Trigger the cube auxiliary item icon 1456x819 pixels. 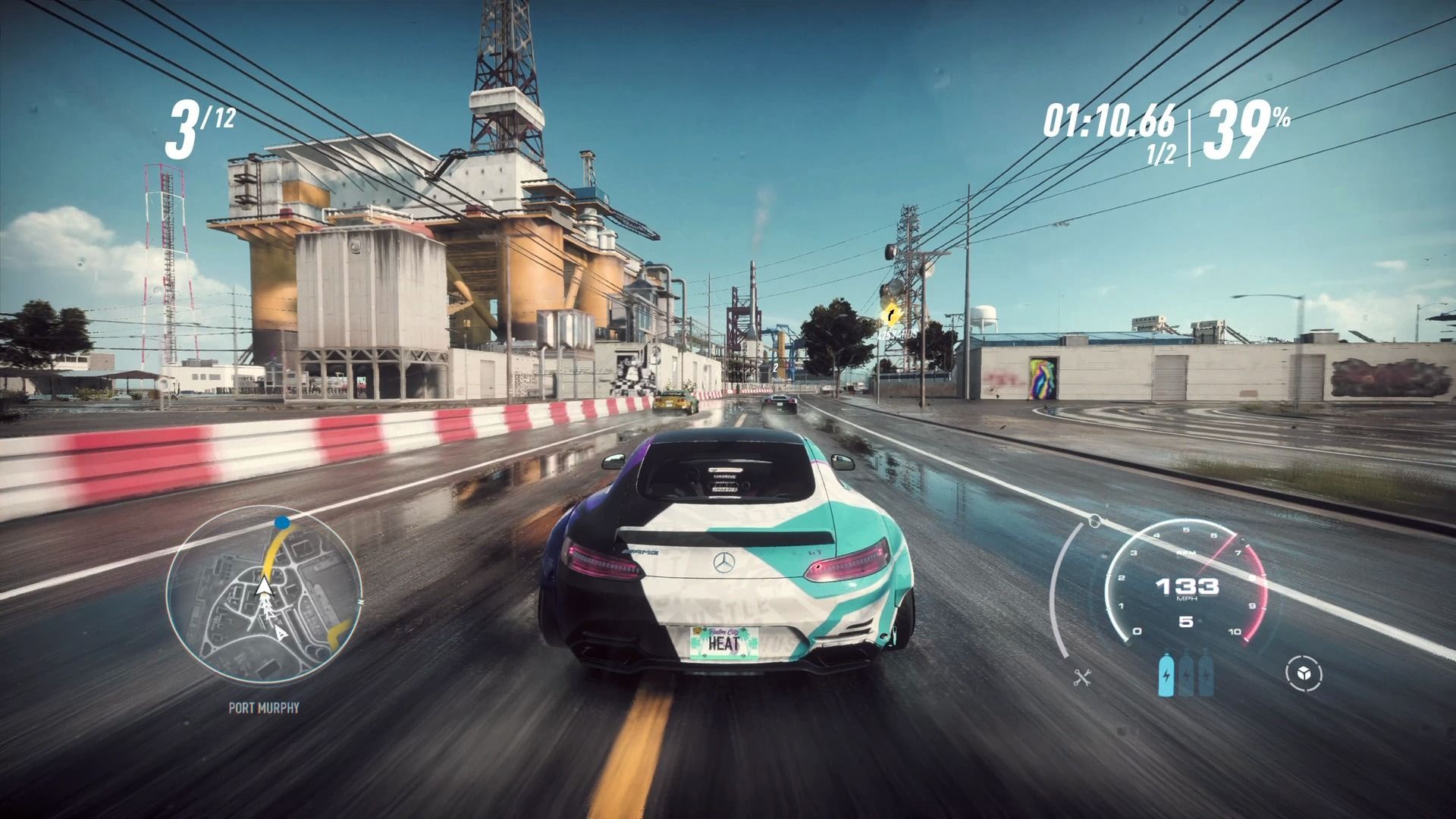click(1304, 674)
